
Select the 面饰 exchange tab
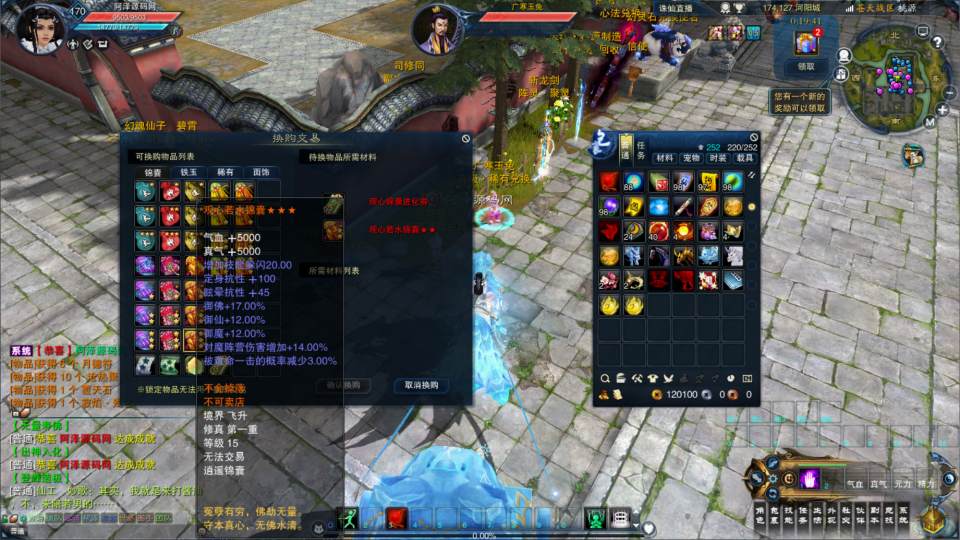(261, 172)
